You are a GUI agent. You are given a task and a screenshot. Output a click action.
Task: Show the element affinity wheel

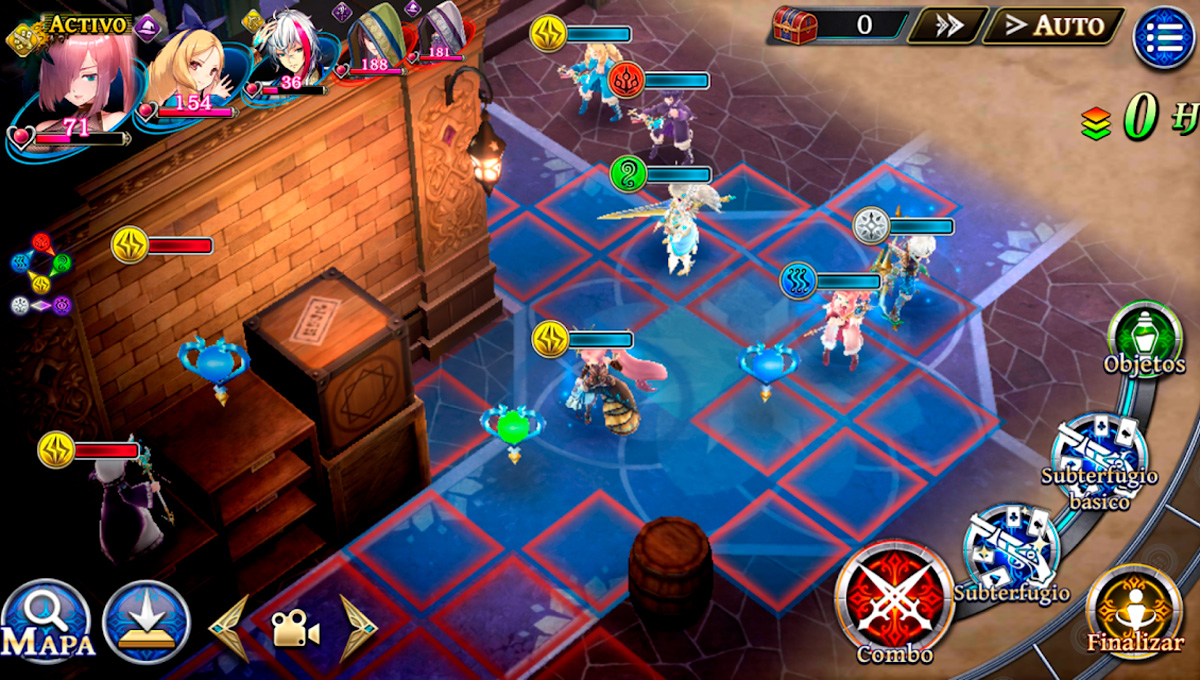(41, 275)
